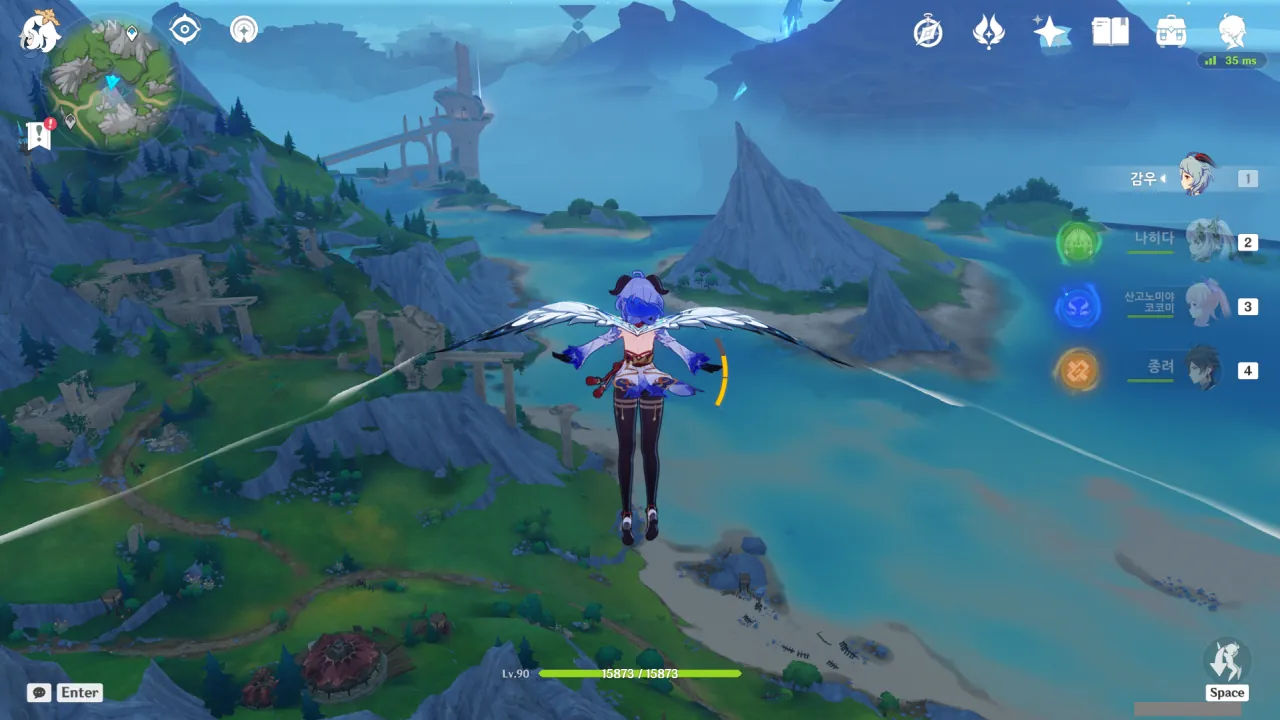Screen dimensions: 1280x720
Task: Open the character profile head icon
Action: [1232, 32]
